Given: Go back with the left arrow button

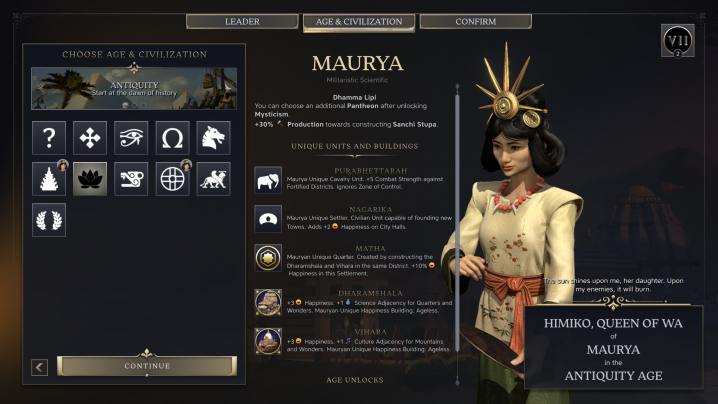Looking at the screenshot, I should coord(40,367).
